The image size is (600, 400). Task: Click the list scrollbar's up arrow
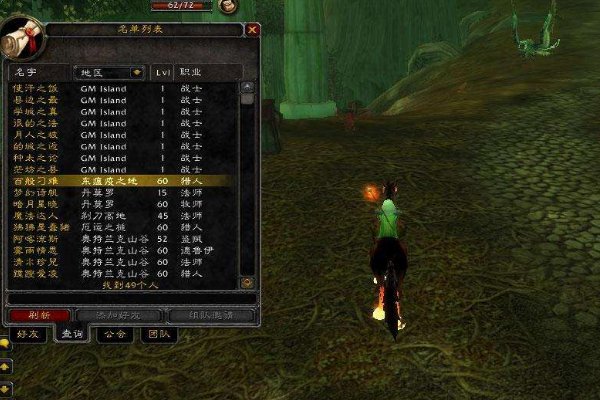tap(247, 87)
